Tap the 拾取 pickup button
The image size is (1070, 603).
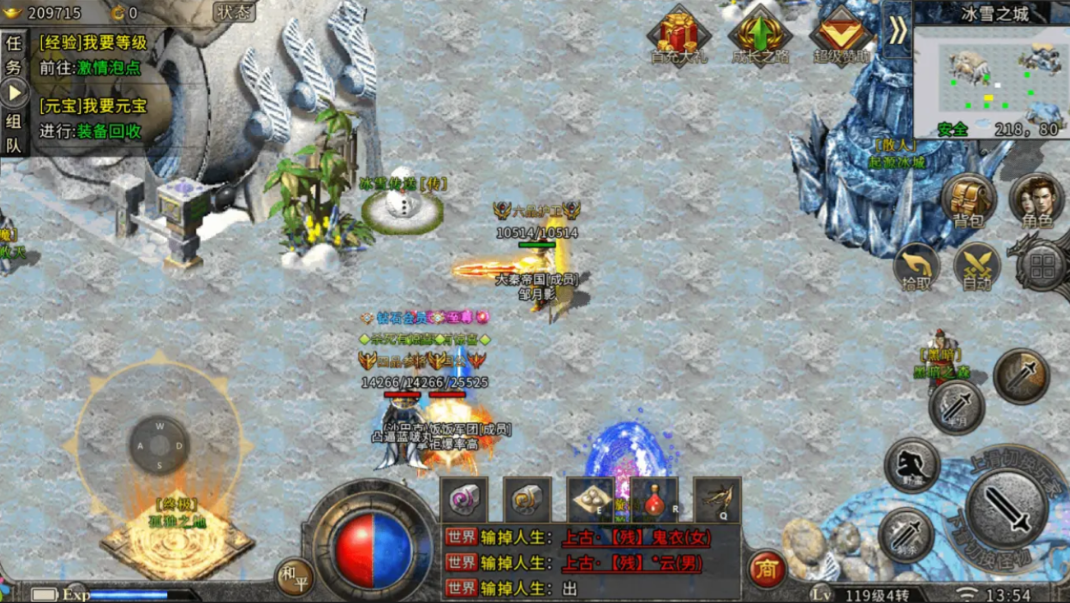916,266
